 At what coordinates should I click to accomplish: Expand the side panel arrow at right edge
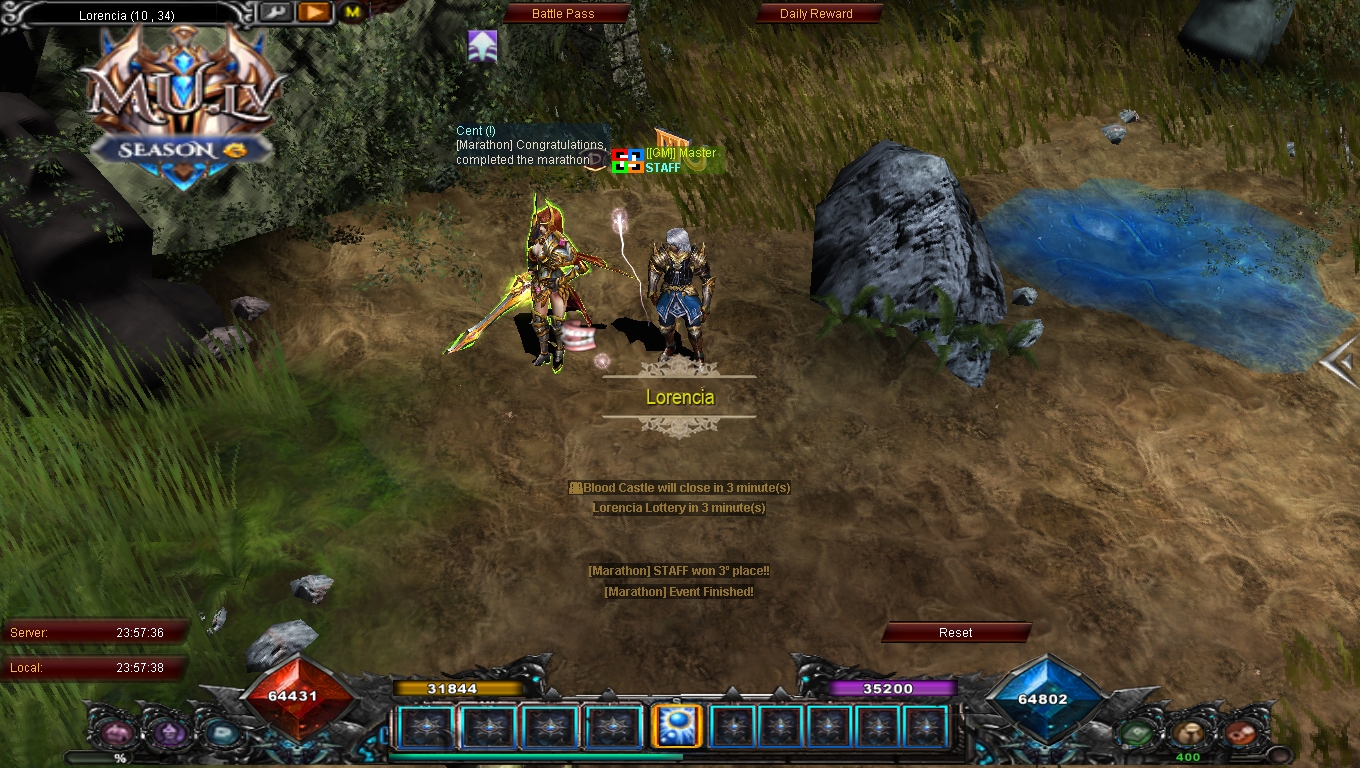coord(1340,362)
